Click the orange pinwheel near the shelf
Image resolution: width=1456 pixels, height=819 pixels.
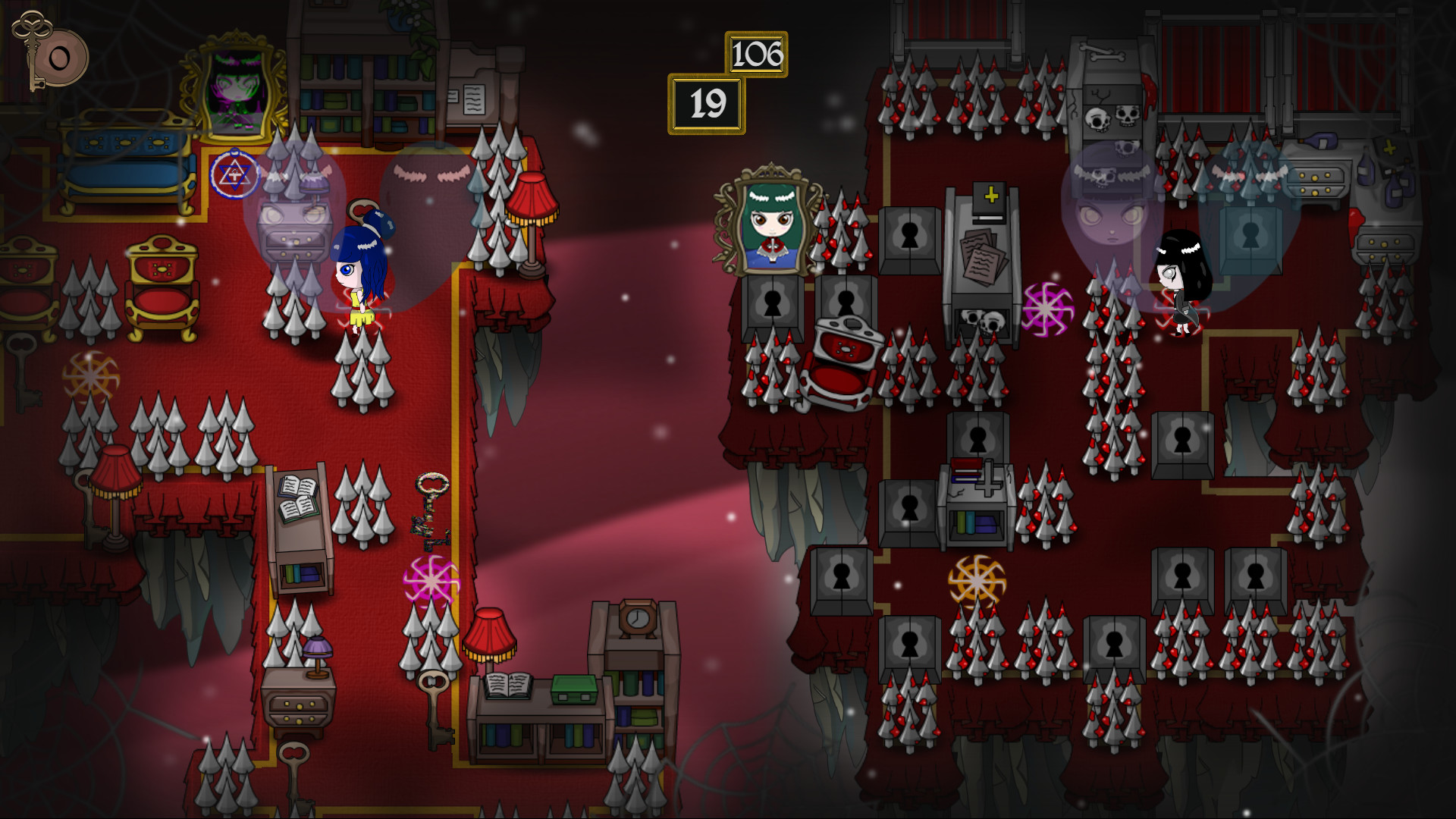[x=978, y=584]
